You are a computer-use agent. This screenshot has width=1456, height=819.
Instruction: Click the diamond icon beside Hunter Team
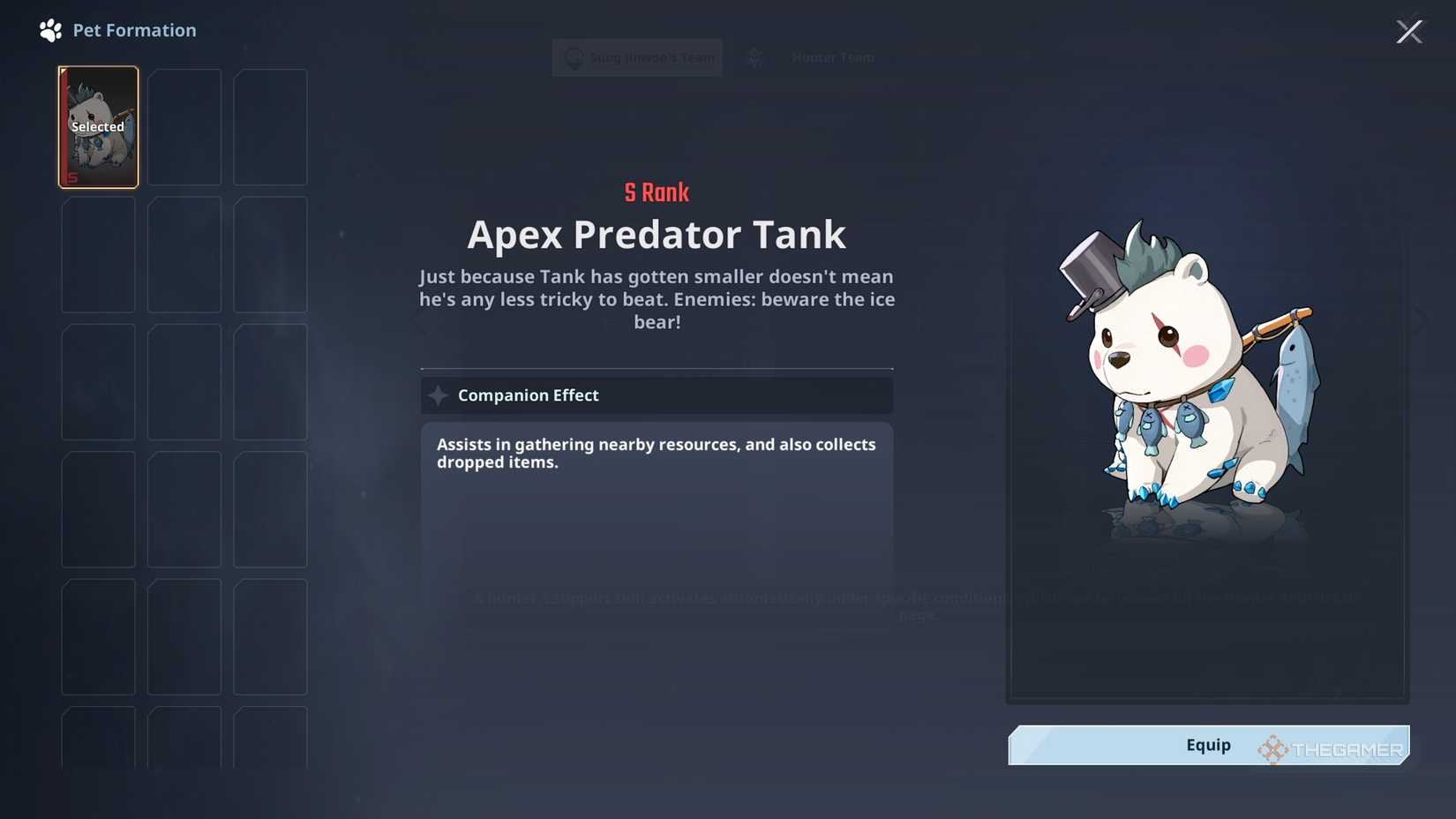(x=754, y=56)
